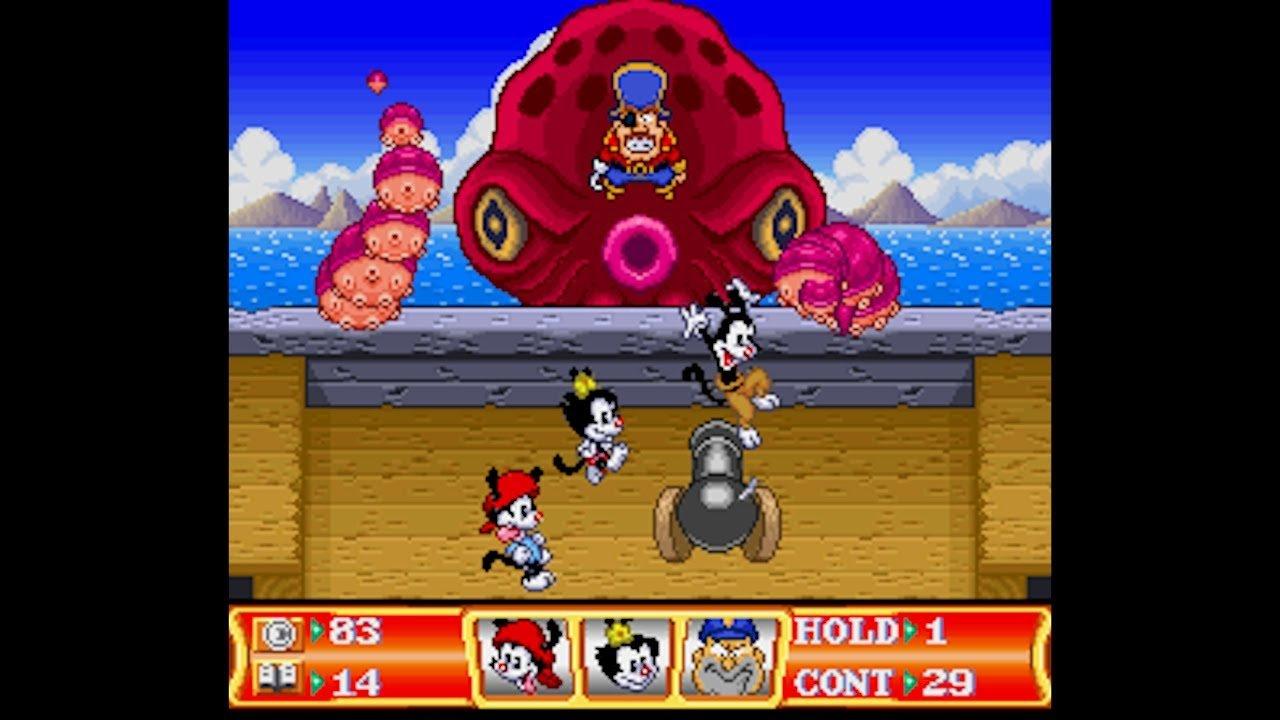The width and height of the screenshot is (1280, 720).
Task: Click the octopus's pink mouth opening
Action: pos(637,249)
